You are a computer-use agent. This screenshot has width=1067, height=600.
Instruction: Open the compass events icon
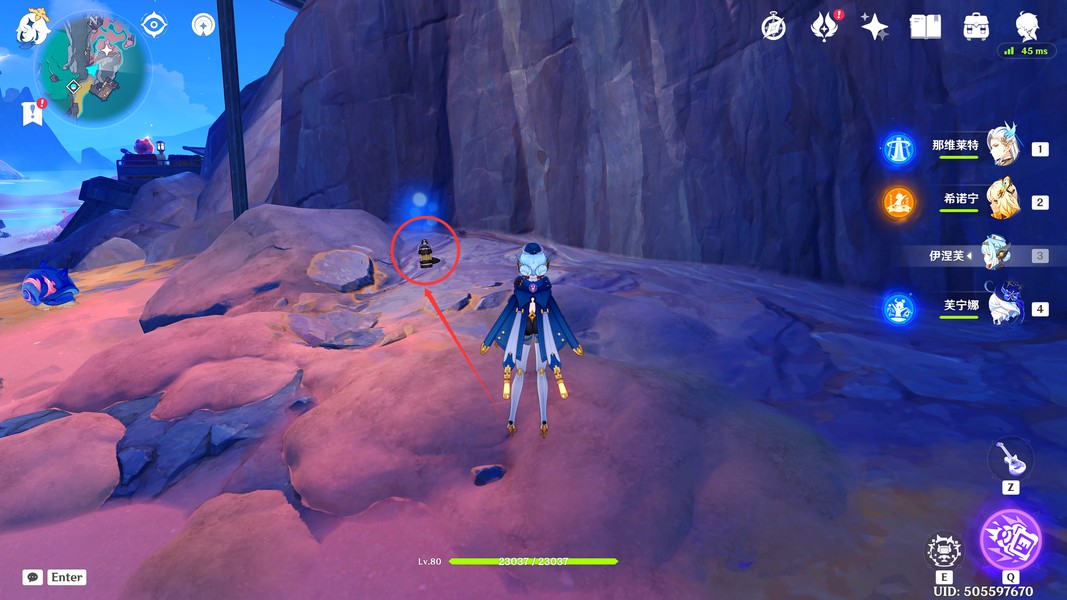tap(773, 27)
